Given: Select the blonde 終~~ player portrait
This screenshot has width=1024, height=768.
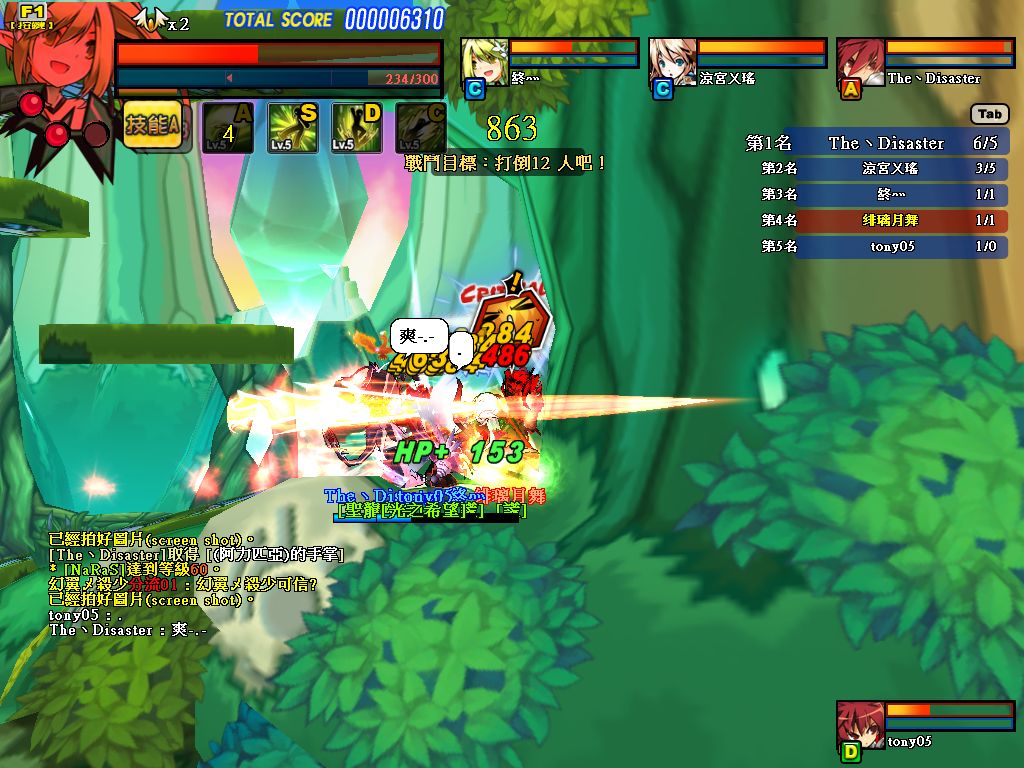Looking at the screenshot, I should click(x=485, y=63).
